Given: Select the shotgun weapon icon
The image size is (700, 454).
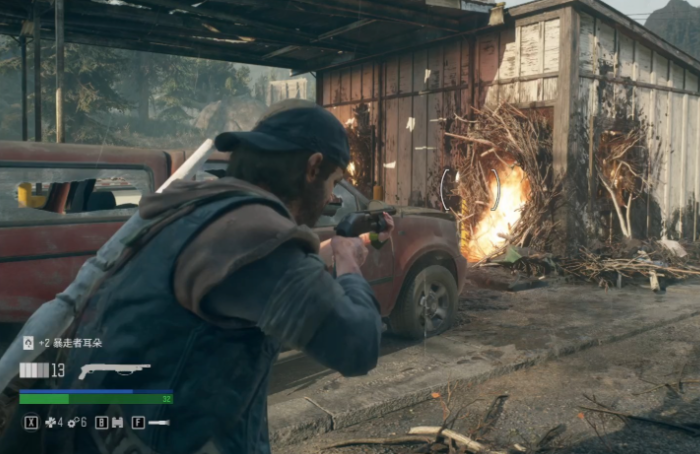Looking at the screenshot, I should (x=113, y=371).
